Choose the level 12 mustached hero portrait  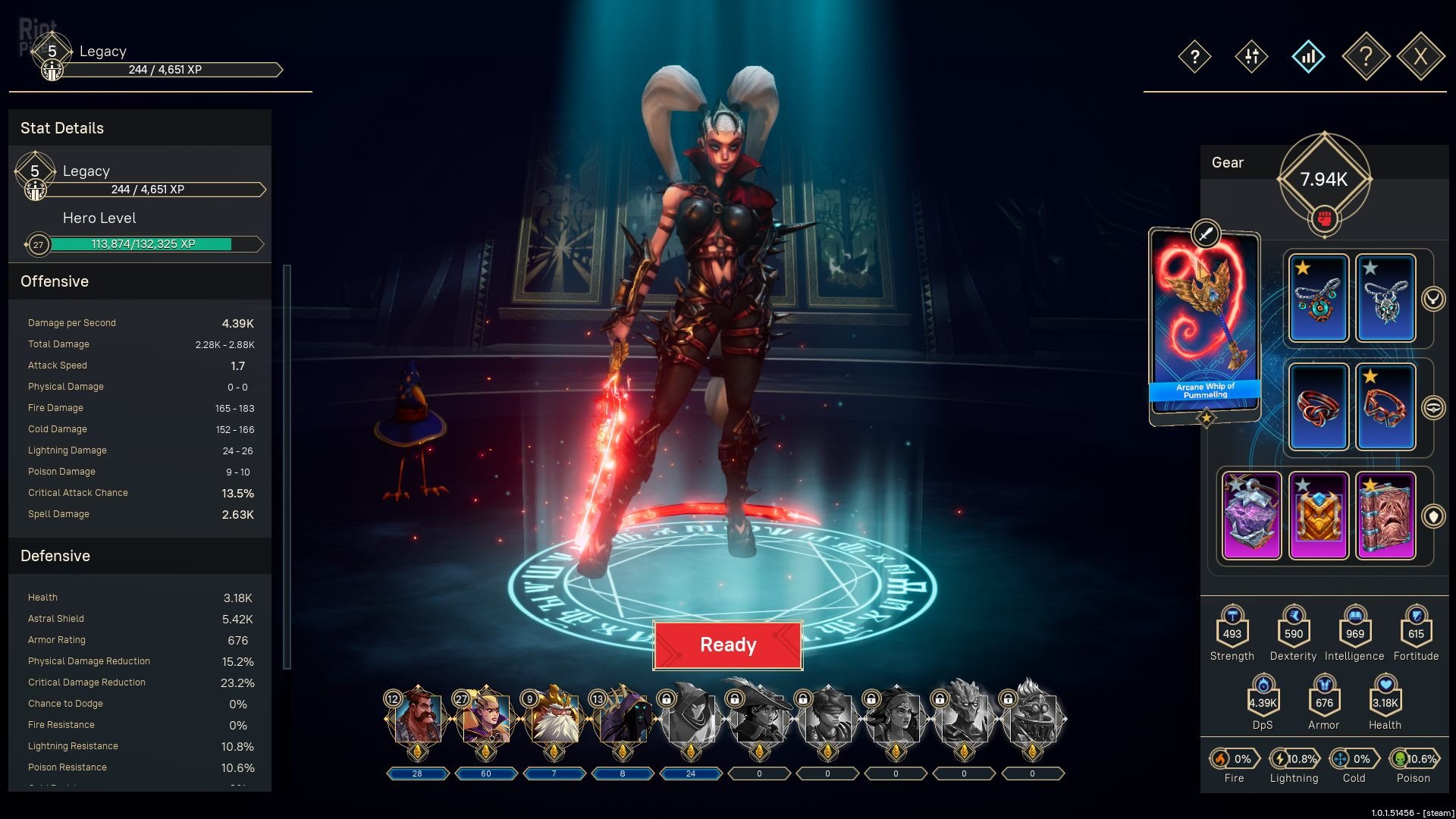417,717
